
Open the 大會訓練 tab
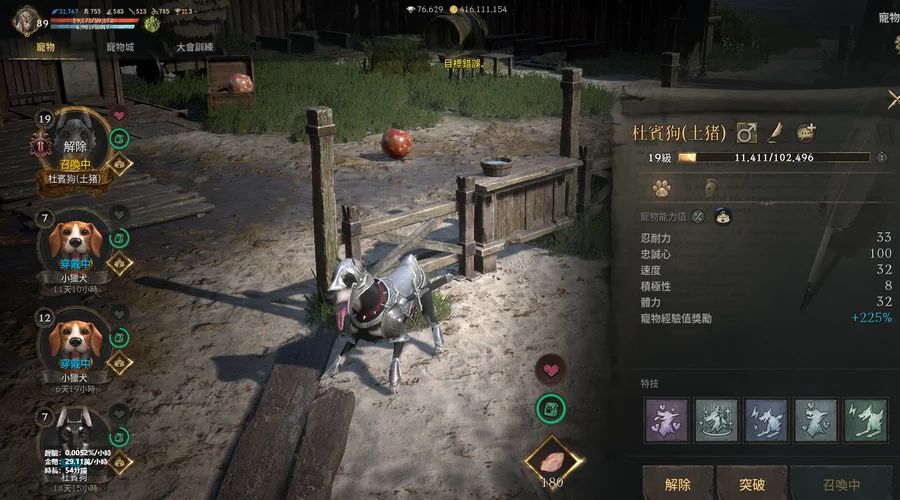[x=194, y=47]
